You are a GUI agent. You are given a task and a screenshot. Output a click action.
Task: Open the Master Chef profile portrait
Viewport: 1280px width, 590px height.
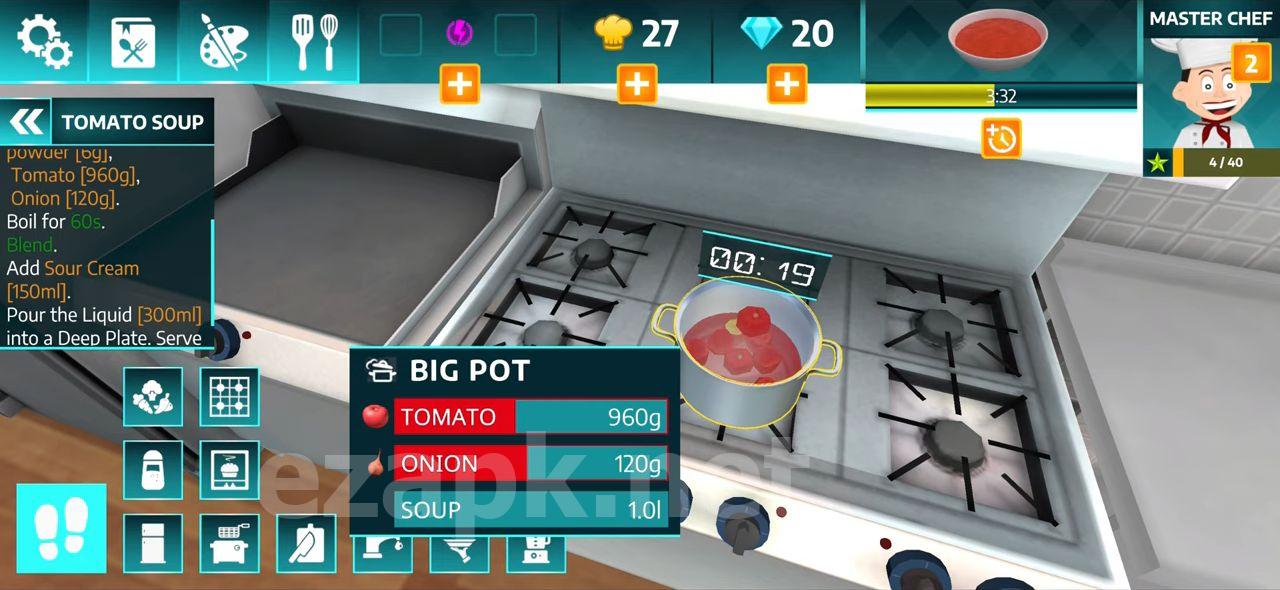click(1211, 100)
